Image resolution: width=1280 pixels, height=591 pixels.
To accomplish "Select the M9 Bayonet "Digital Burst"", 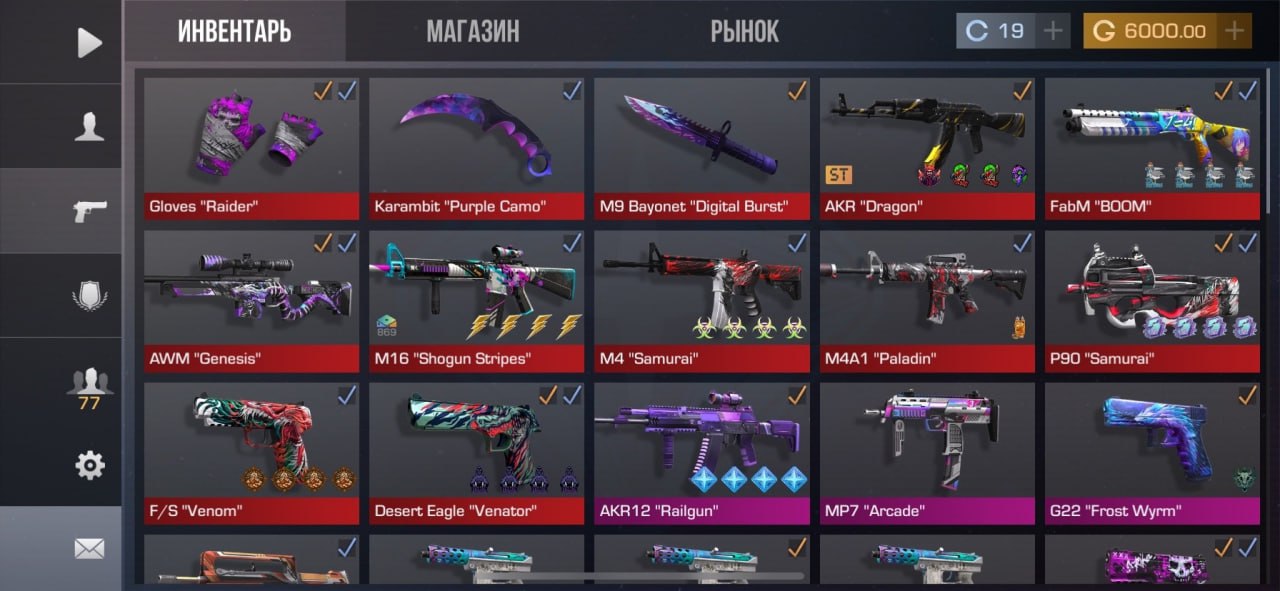I will [x=701, y=145].
